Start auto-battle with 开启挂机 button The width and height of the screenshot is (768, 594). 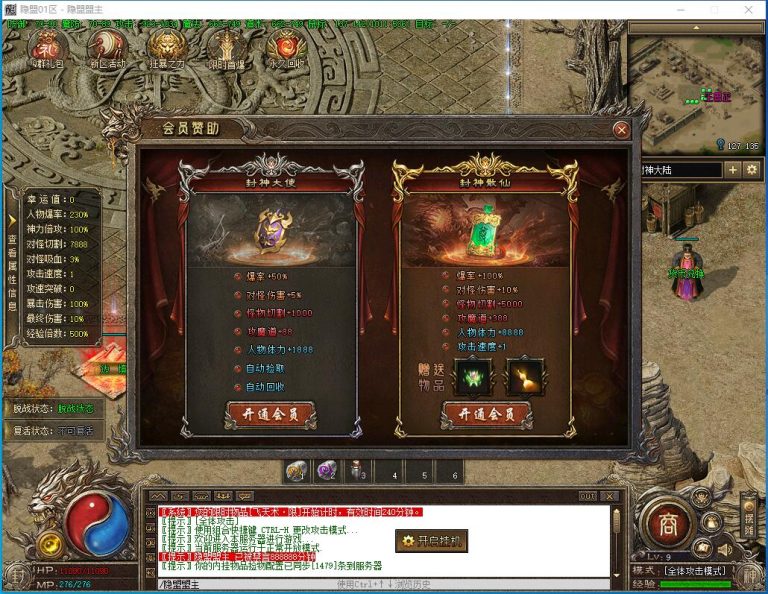[x=431, y=541]
